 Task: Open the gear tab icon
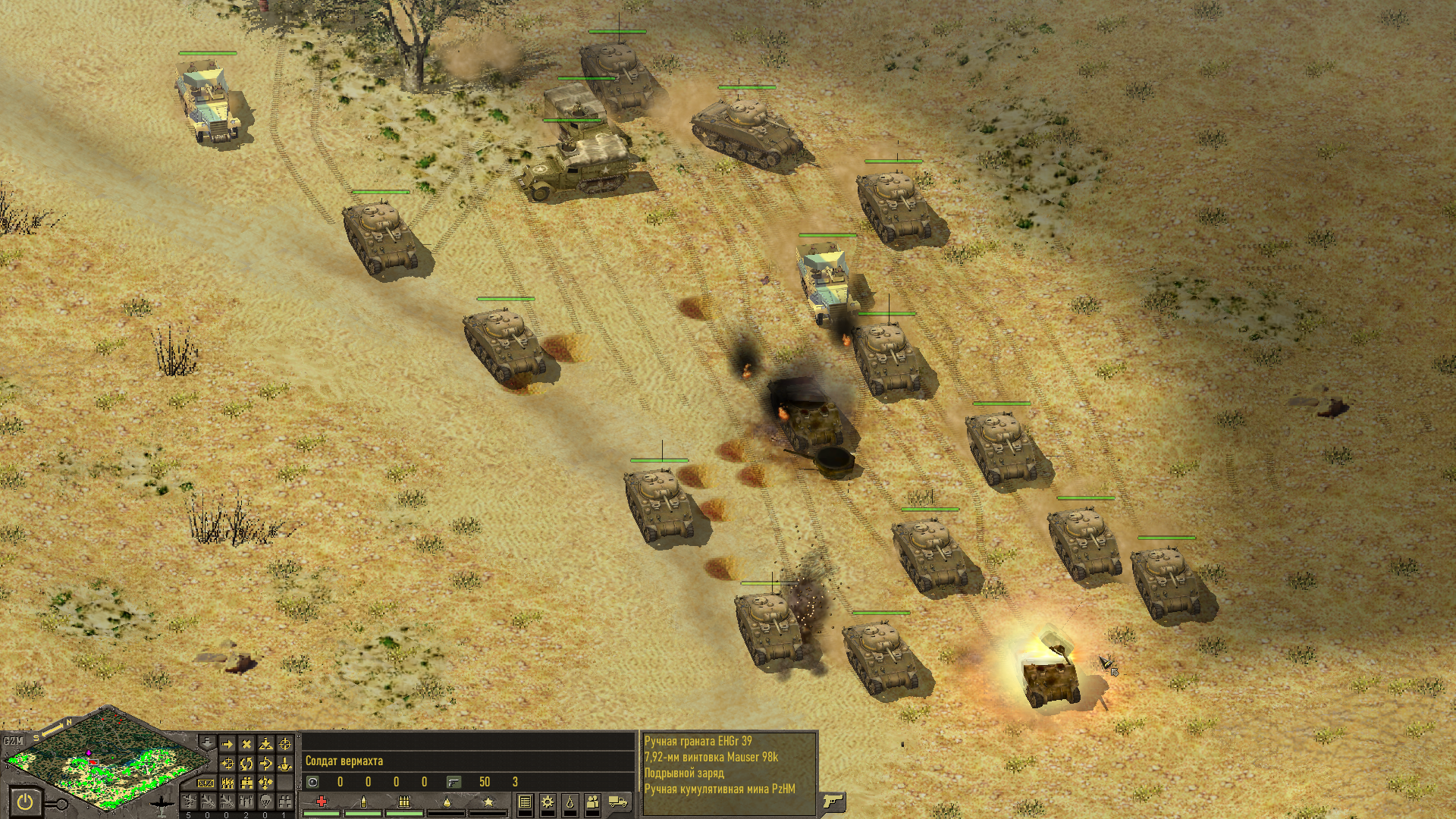(547, 802)
